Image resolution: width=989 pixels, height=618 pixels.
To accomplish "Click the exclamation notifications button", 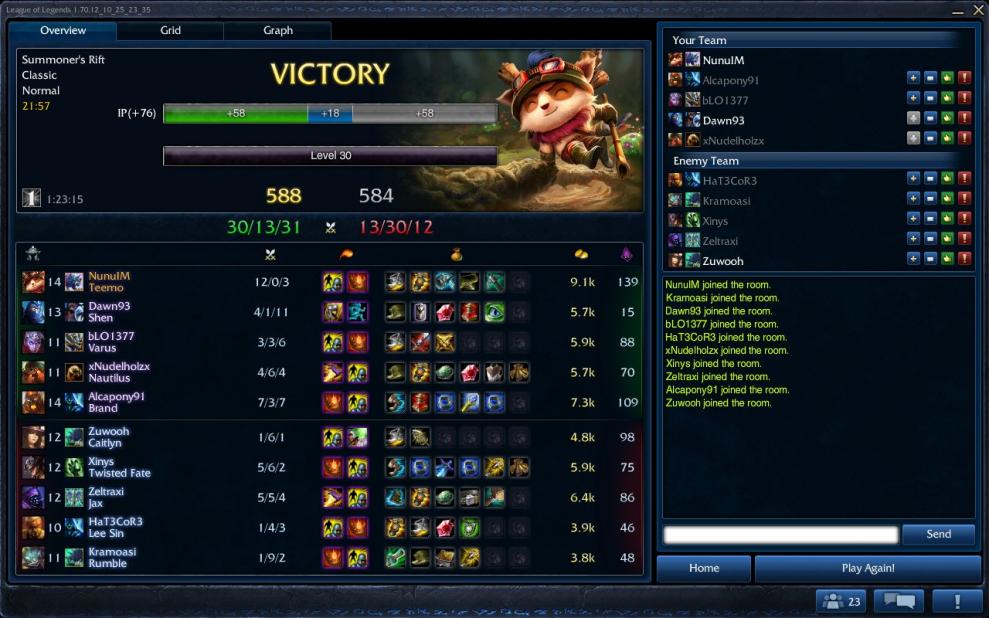I will [x=957, y=601].
